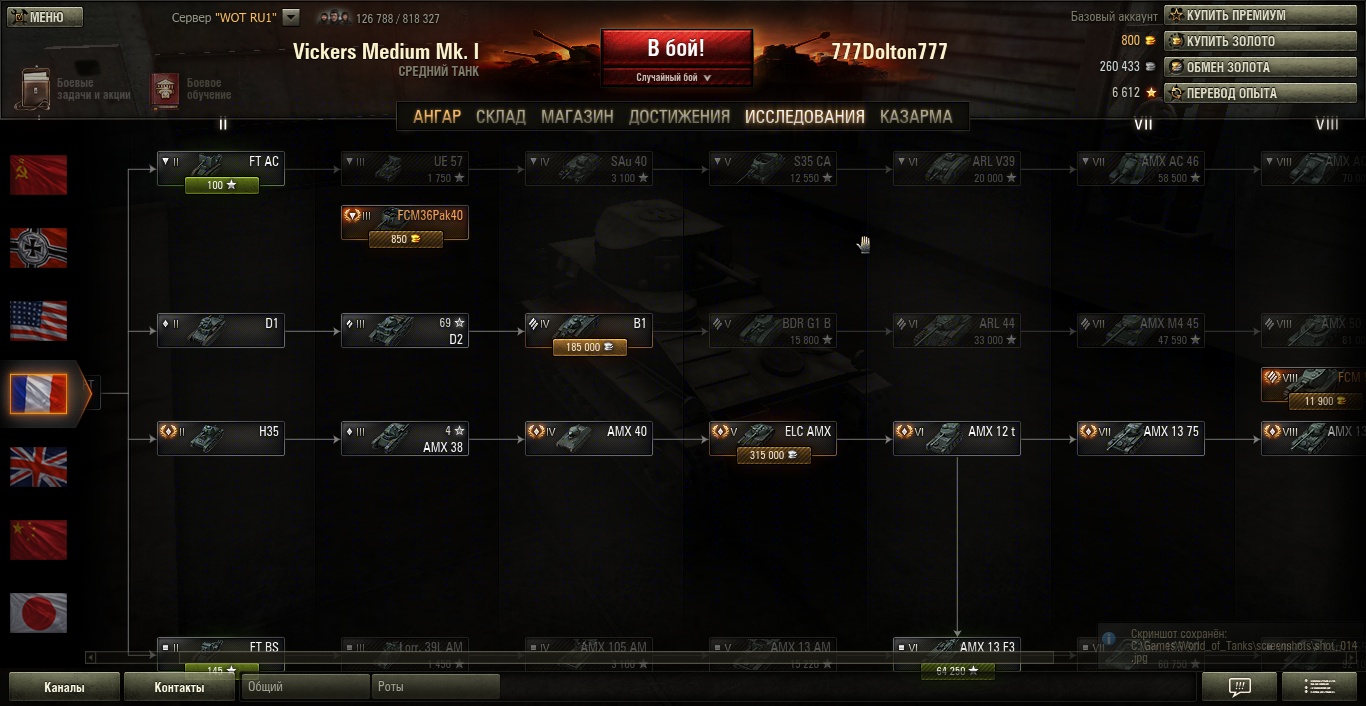Viewport: 1366px width, 706px height.
Task: Select the Japanese nation flag
Action: point(39,613)
